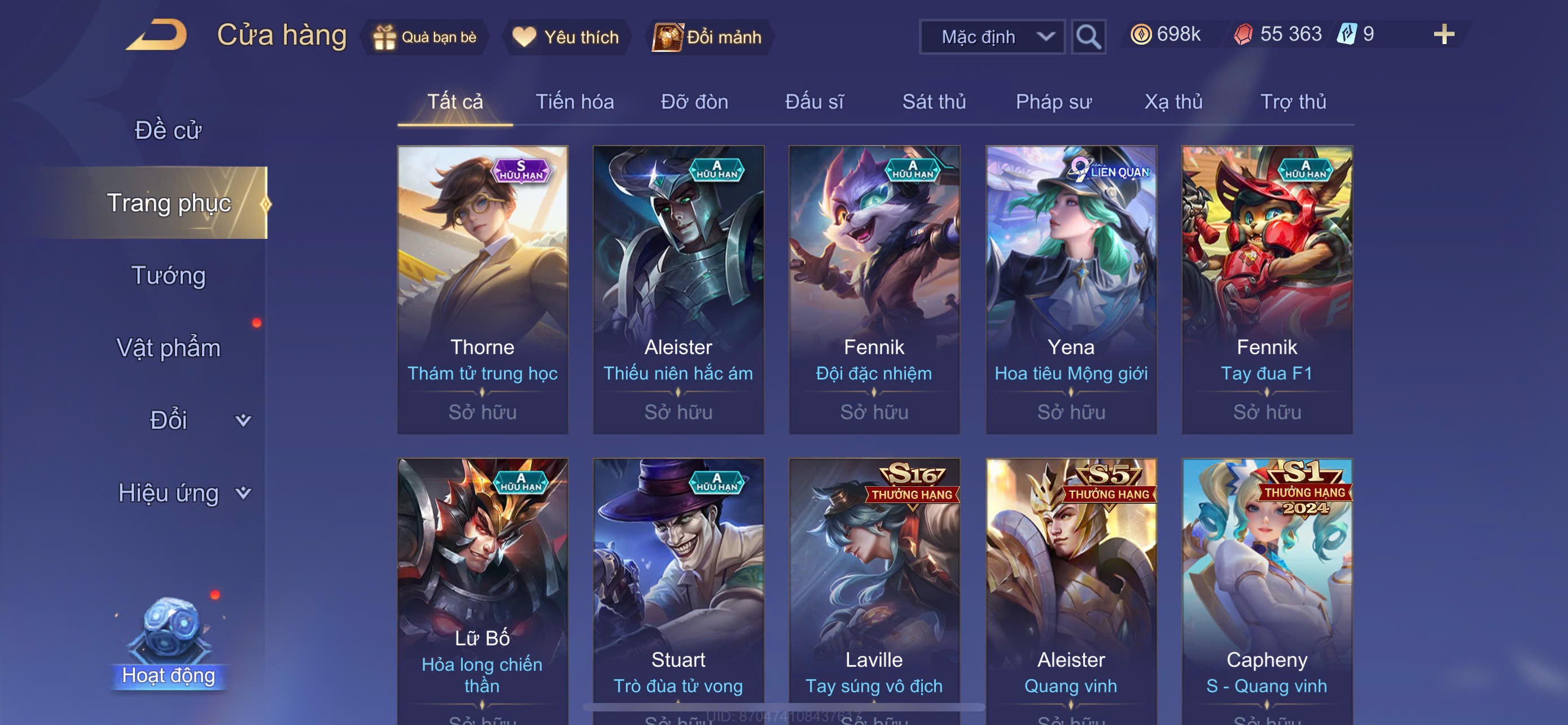This screenshot has height=725, width=1568.
Task: Click the magnifying glass search button
Action: pos(1088,37)
